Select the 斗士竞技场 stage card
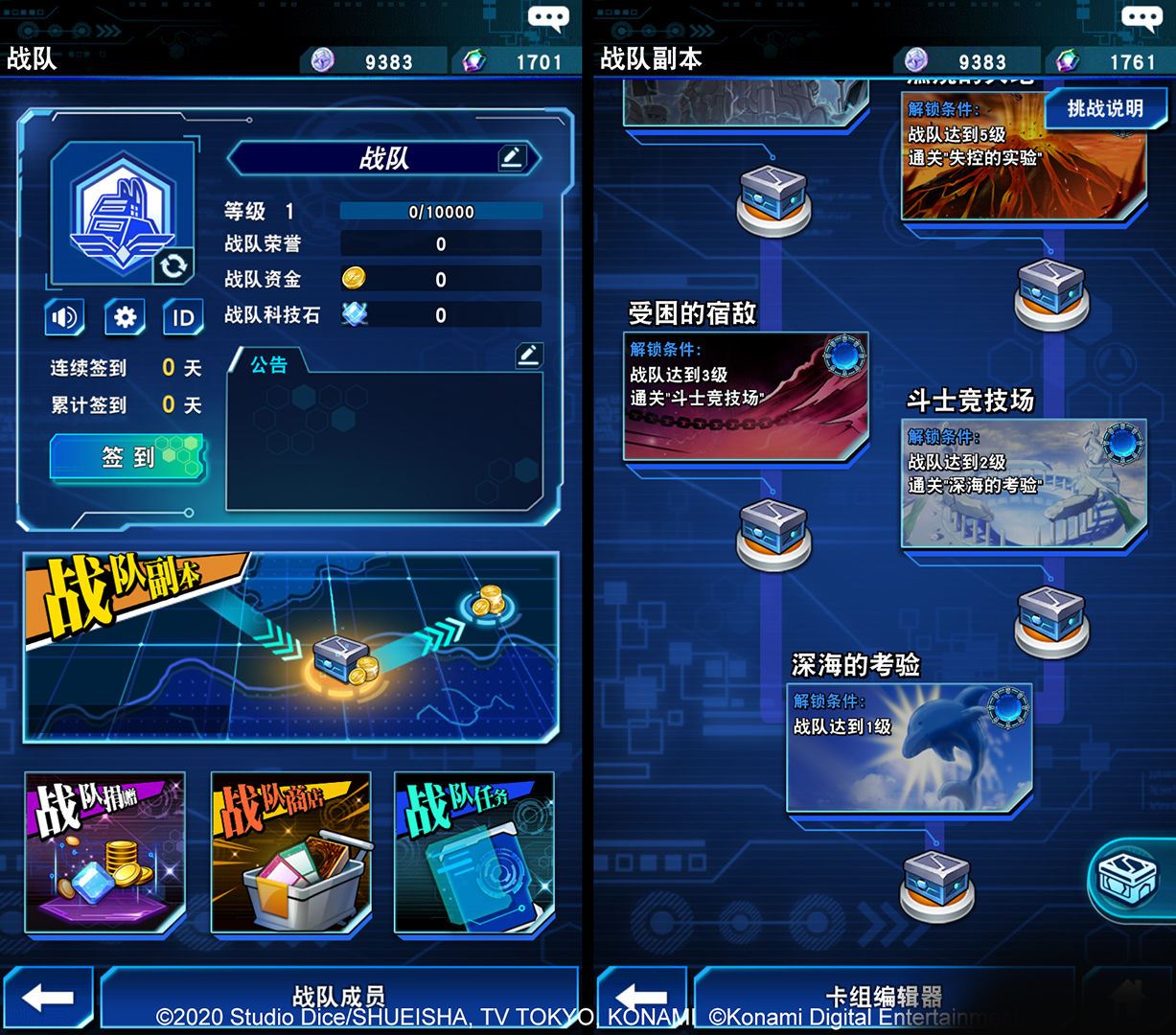 pyautogui.click(x=1024, y=483)
